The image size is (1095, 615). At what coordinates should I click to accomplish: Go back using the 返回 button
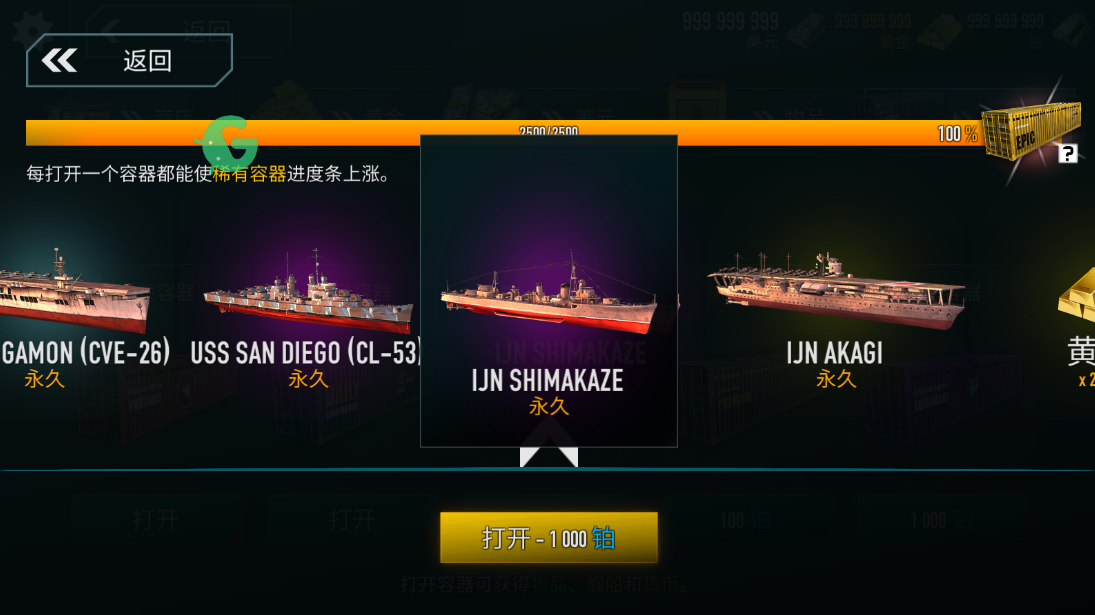tap(129, 61)
